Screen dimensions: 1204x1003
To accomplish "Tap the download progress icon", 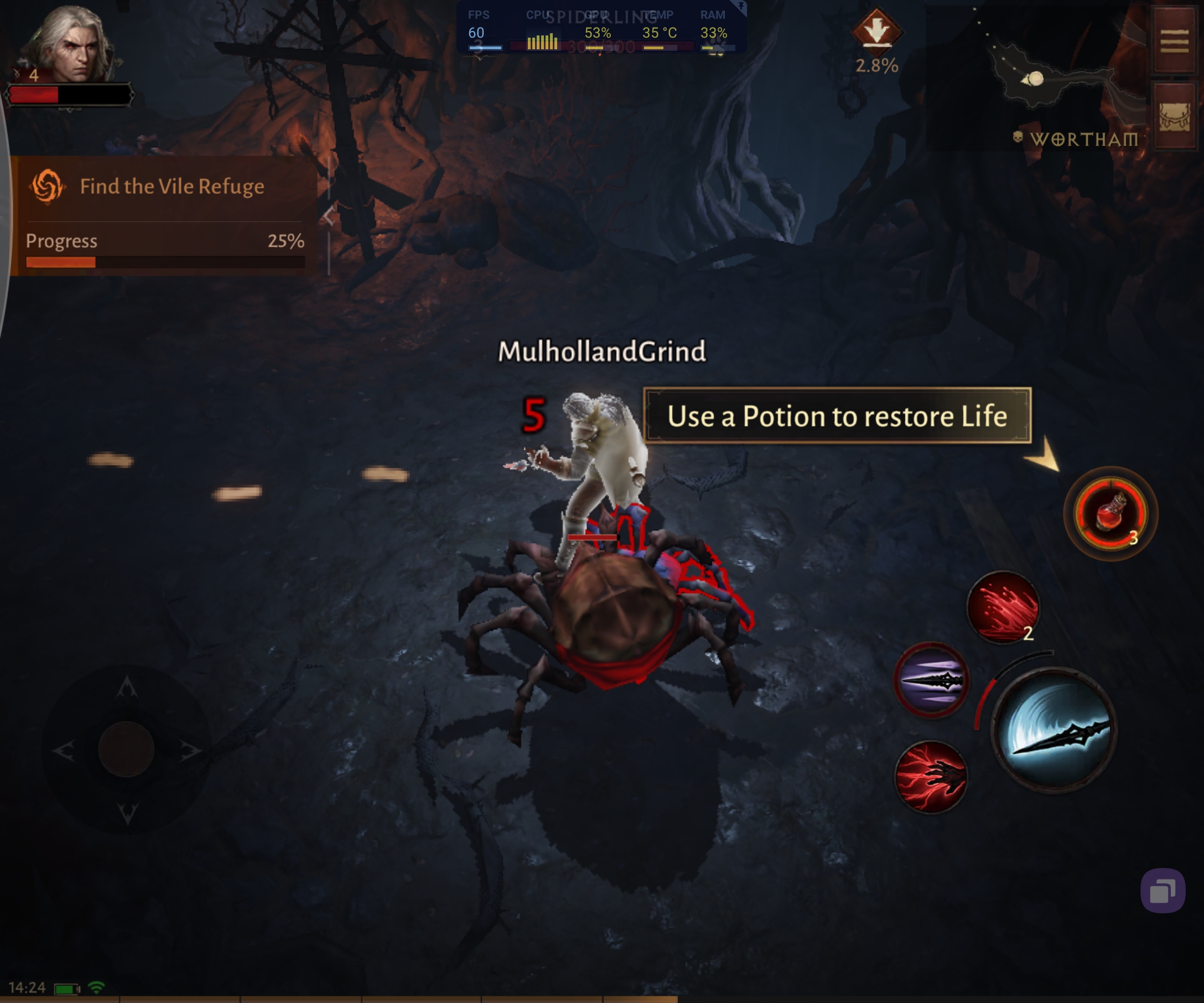I will (x=876, y=30).
